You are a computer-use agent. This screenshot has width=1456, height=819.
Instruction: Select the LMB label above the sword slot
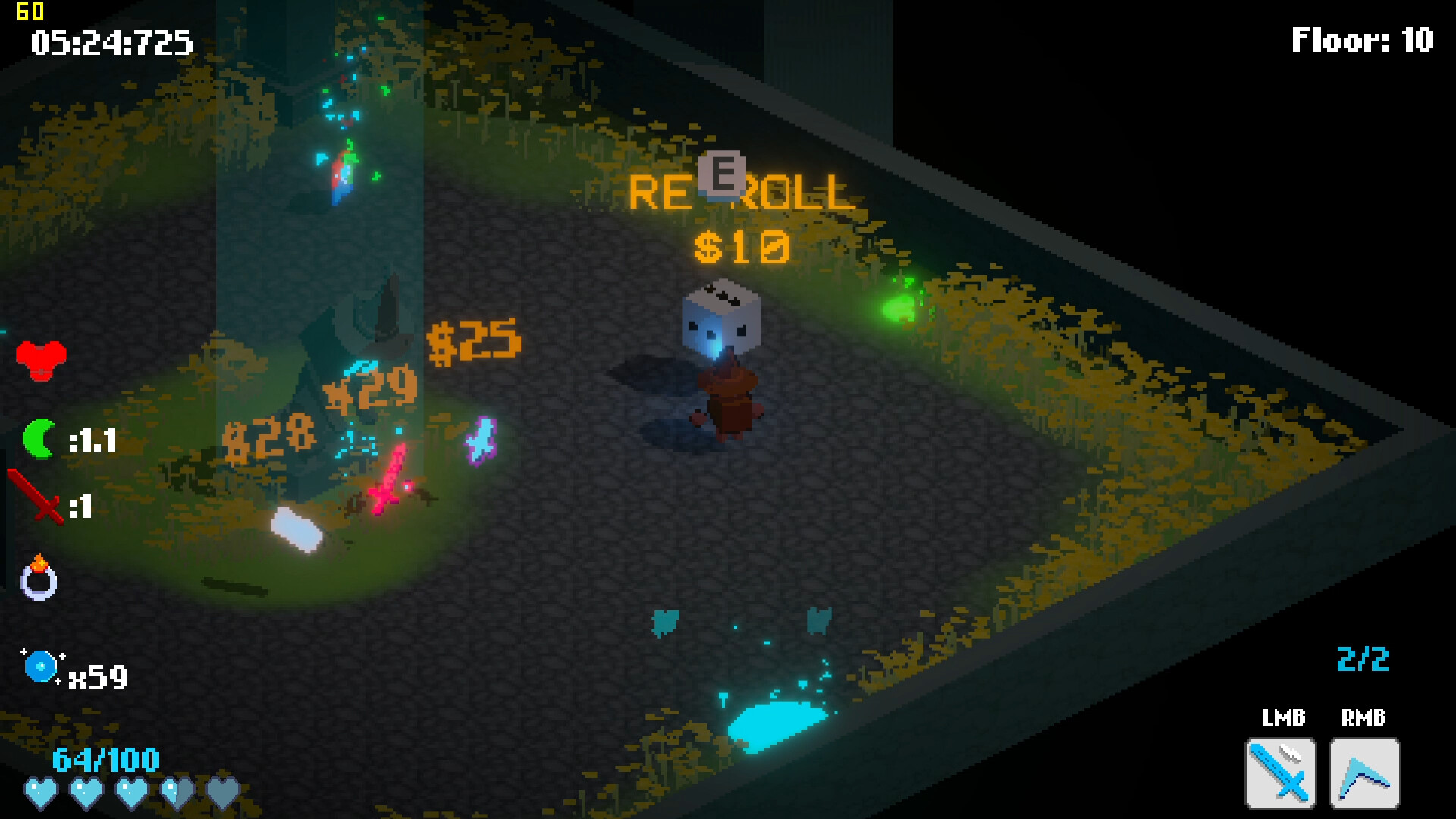tap(1284, 717)
